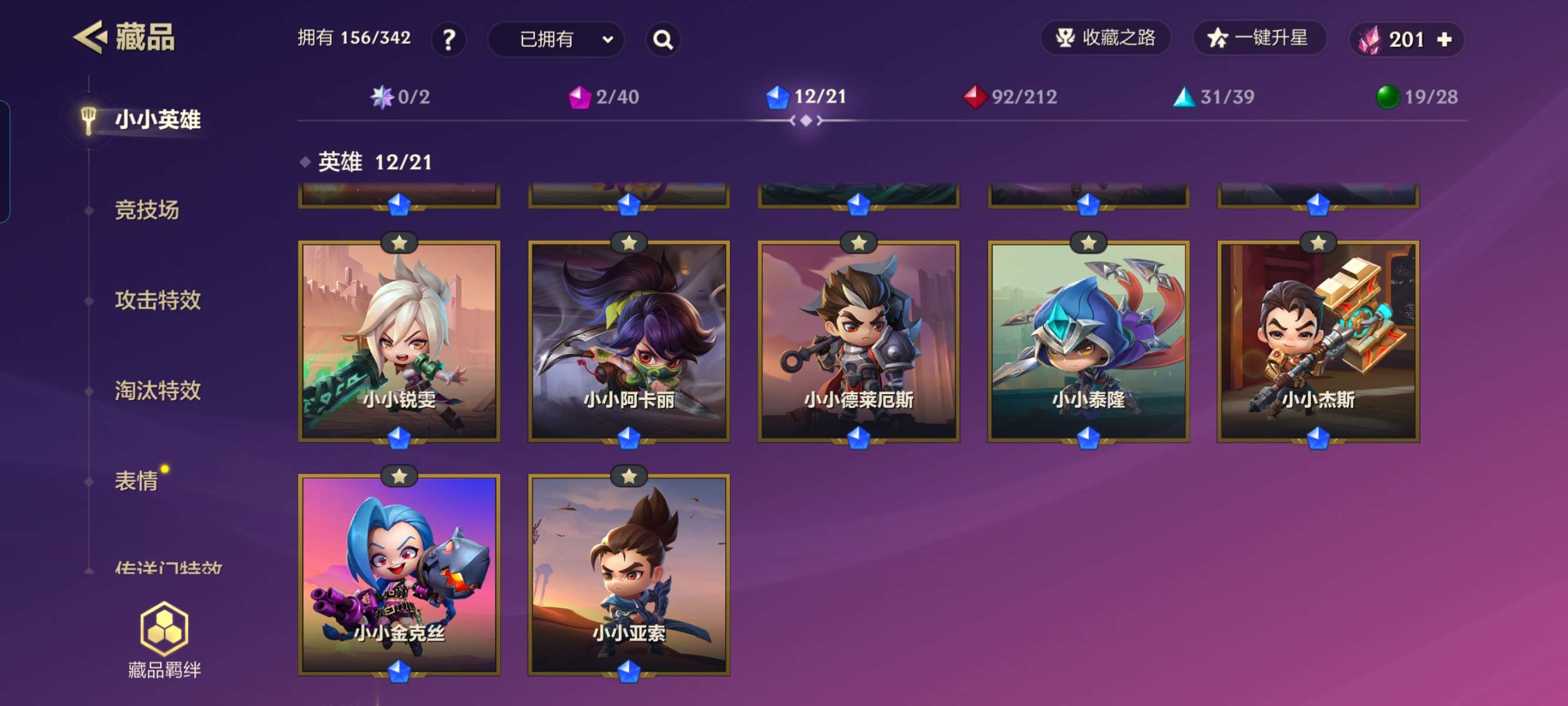This screenshot has height=706, width=1568.
Task: Expand the 已拥有 filter dropdown
Action: pos(556,40)
